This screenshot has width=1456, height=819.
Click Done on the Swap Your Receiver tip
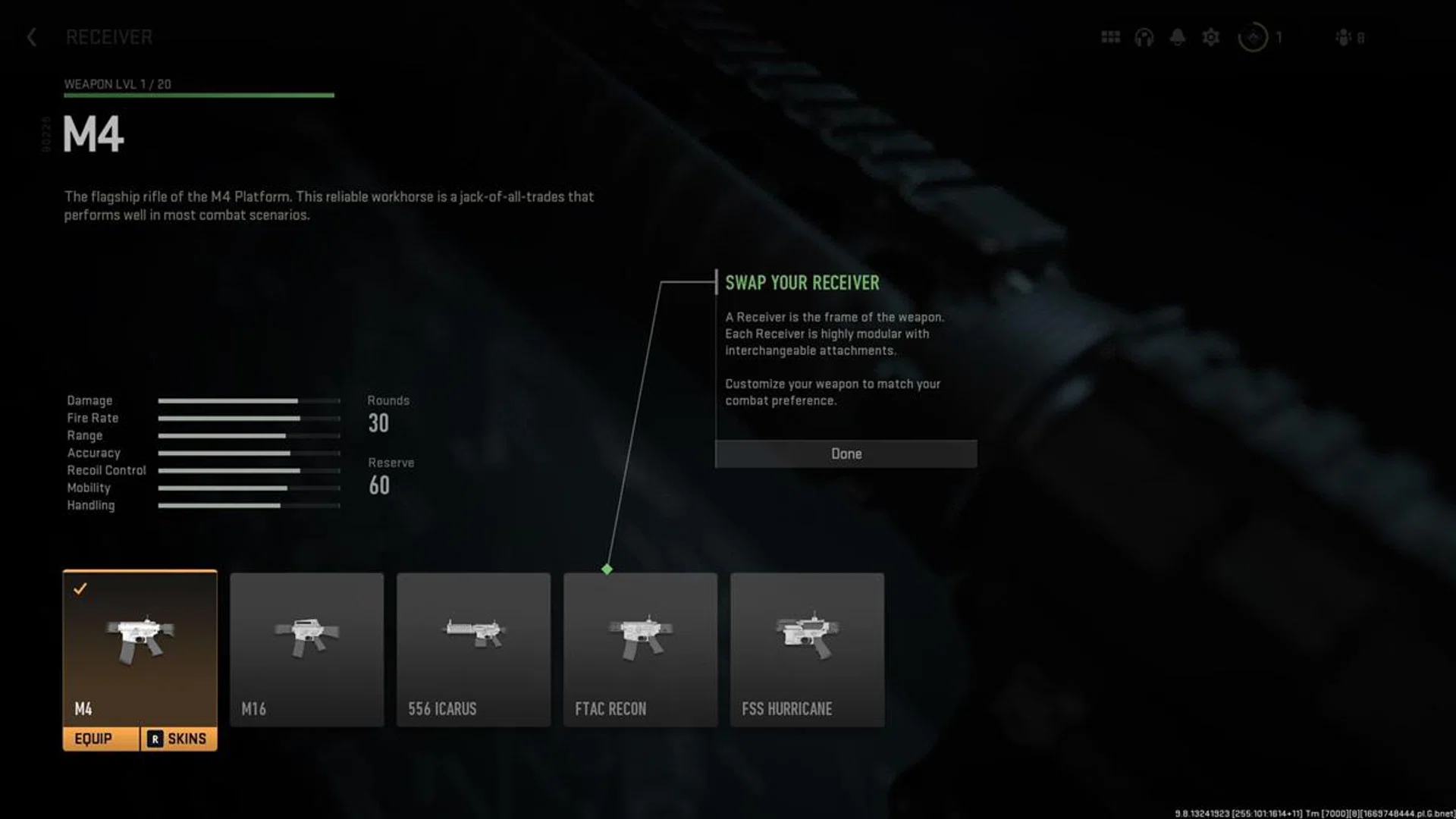click(x=846, y=453)
